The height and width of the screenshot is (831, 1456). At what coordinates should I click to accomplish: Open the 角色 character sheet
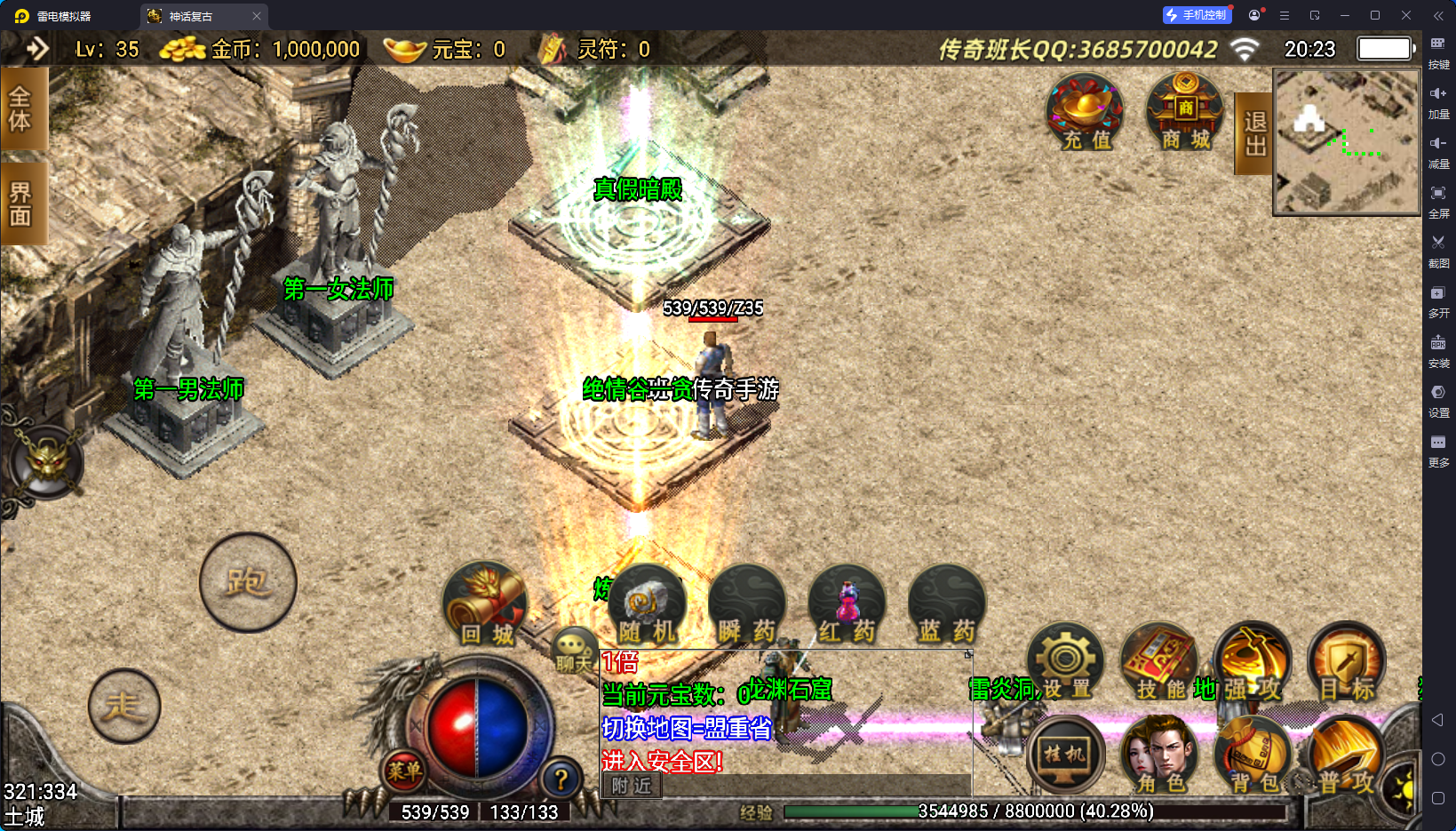click(1159, 755)
